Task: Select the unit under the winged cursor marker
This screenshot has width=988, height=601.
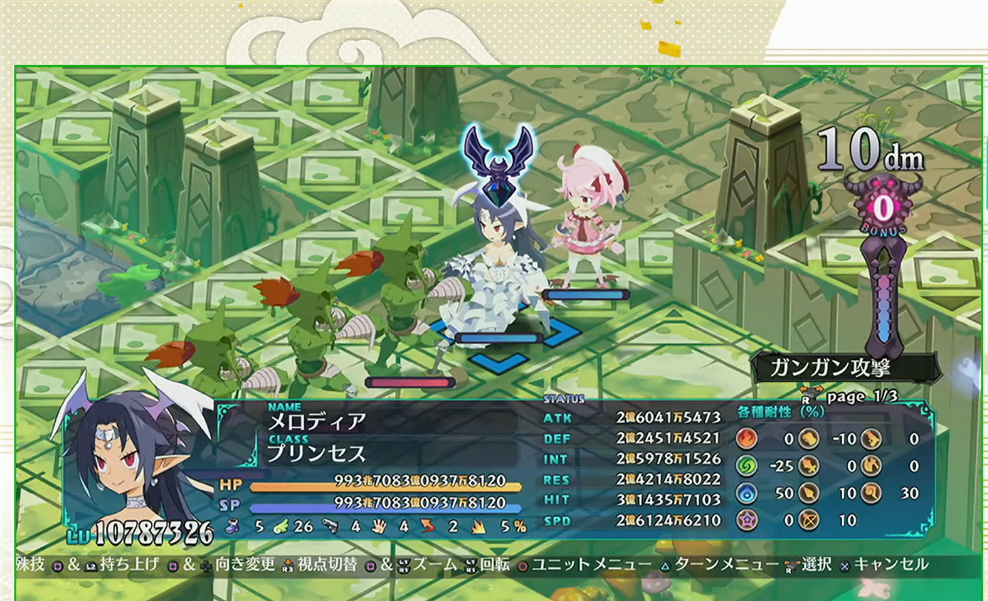Action: (x=497, y=260)
